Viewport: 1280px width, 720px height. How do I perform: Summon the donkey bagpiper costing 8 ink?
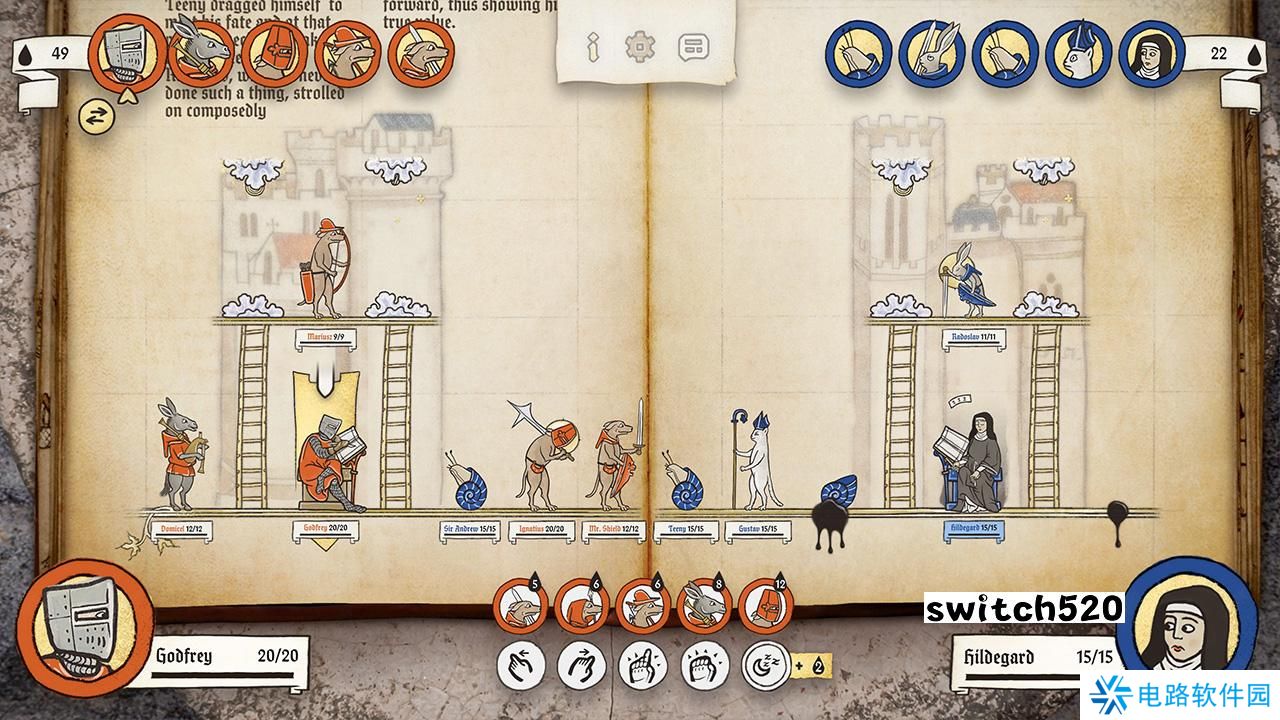coord(705,606)
